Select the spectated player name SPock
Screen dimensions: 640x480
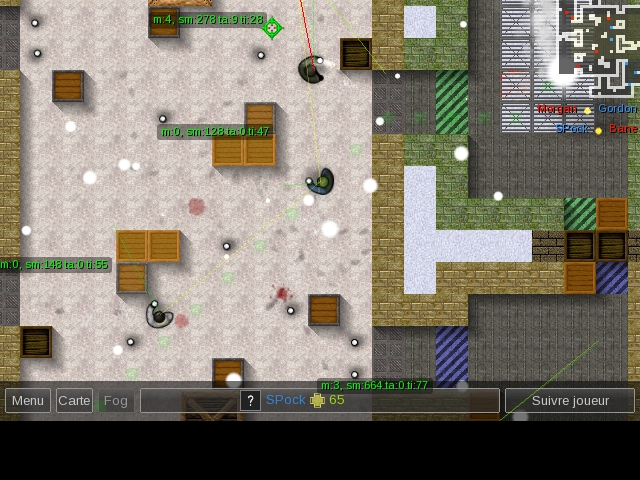[x=286, y=400]
